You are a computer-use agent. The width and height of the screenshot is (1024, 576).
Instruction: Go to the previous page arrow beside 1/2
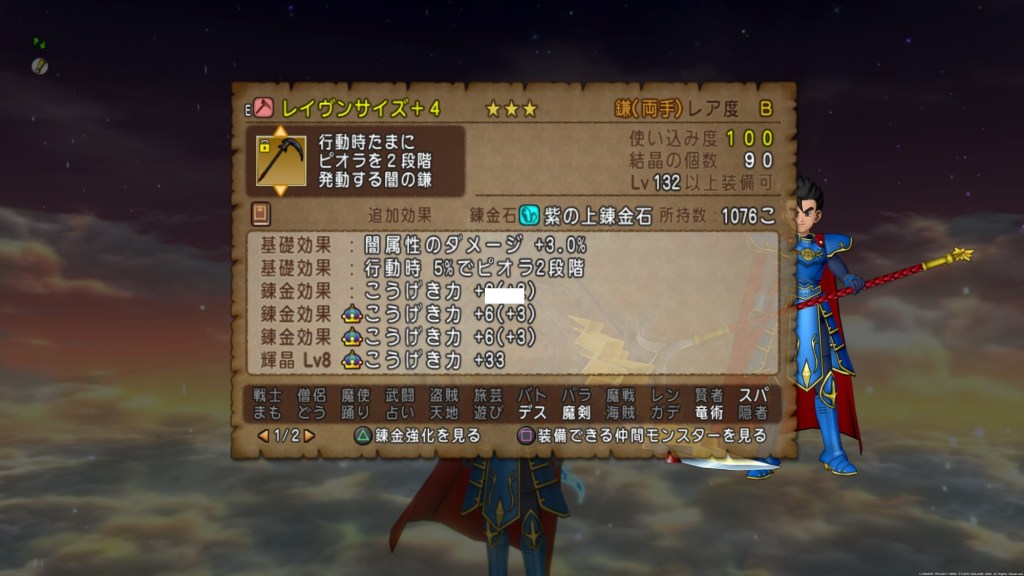point(263,436)
